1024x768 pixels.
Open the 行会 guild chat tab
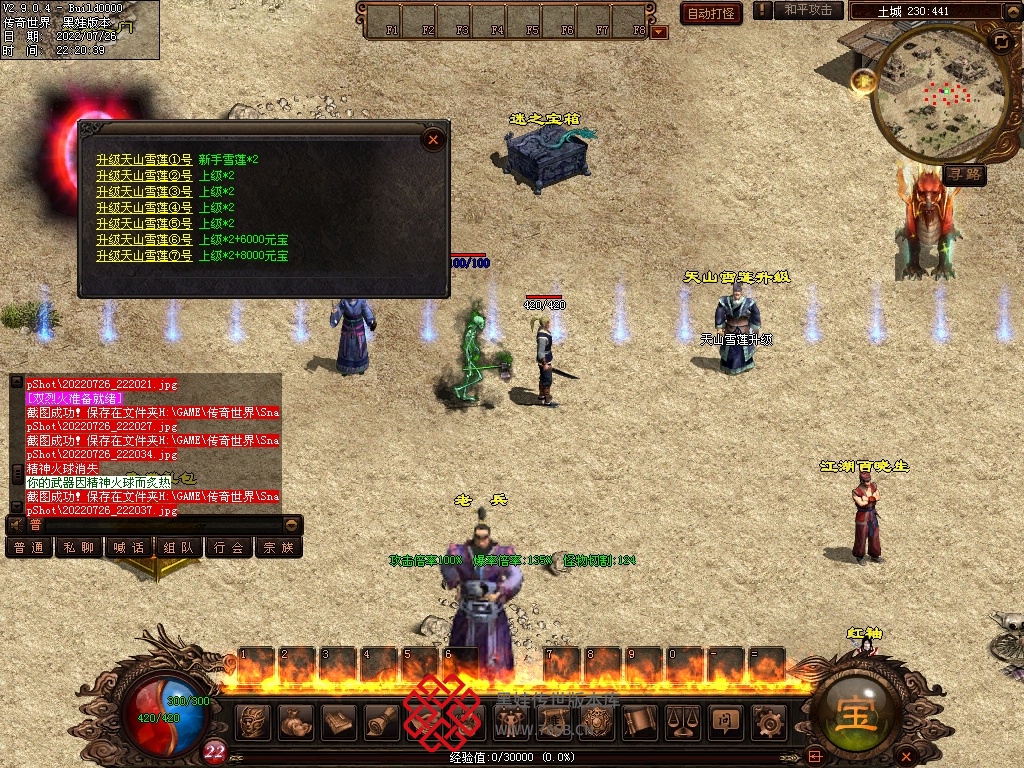tap(229, 548)
